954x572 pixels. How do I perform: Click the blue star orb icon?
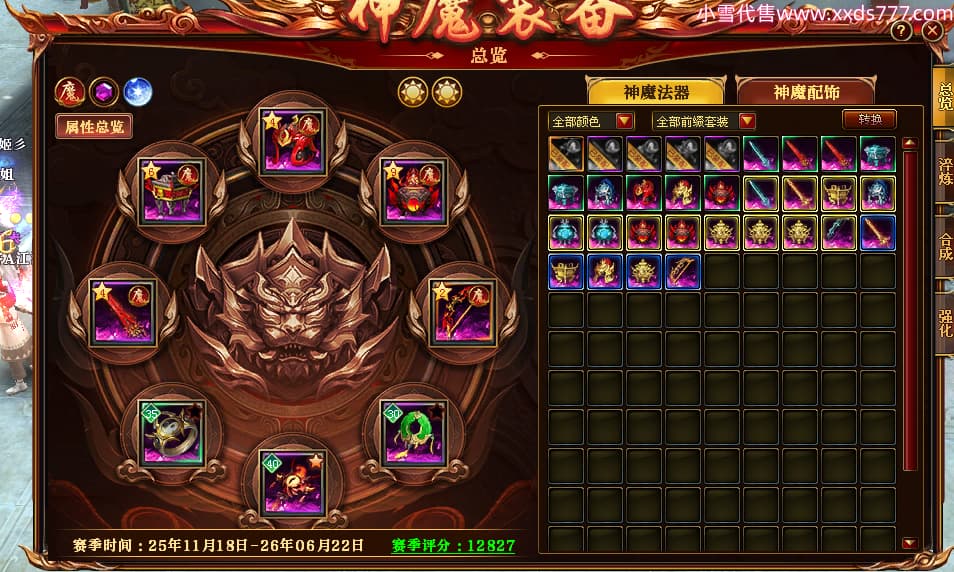137,92
